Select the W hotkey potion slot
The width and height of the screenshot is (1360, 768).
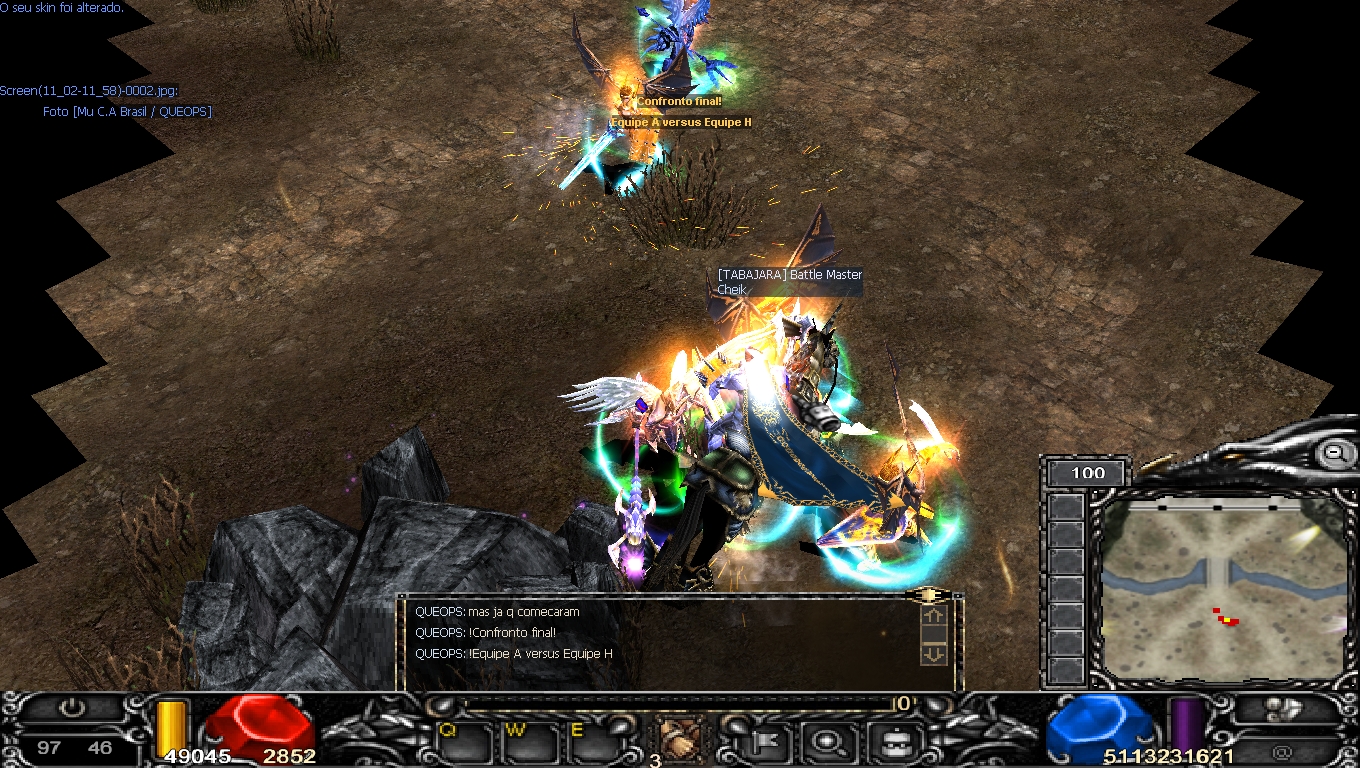[x=528, y=743]
